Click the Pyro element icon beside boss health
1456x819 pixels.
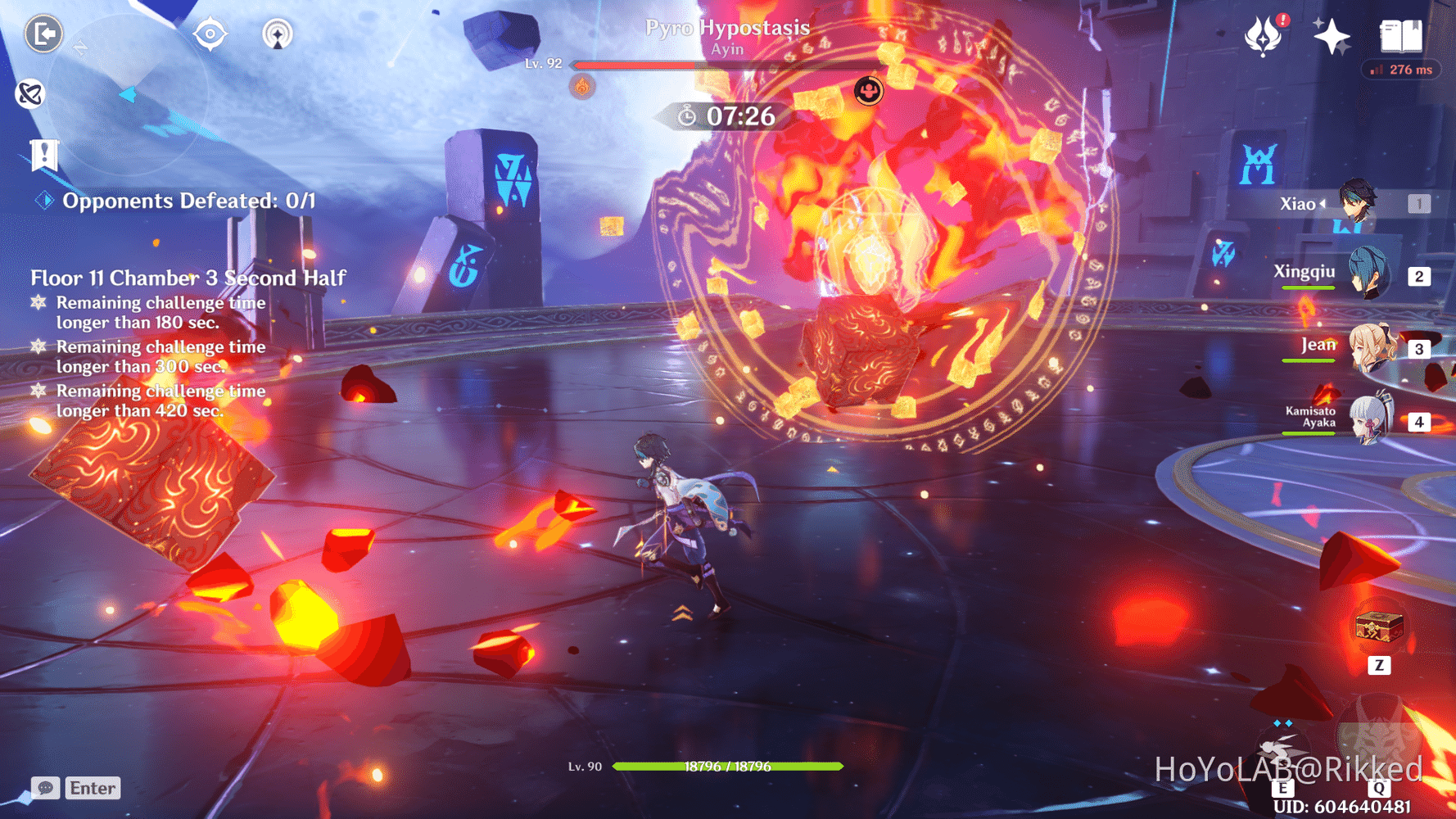[582, 86]
